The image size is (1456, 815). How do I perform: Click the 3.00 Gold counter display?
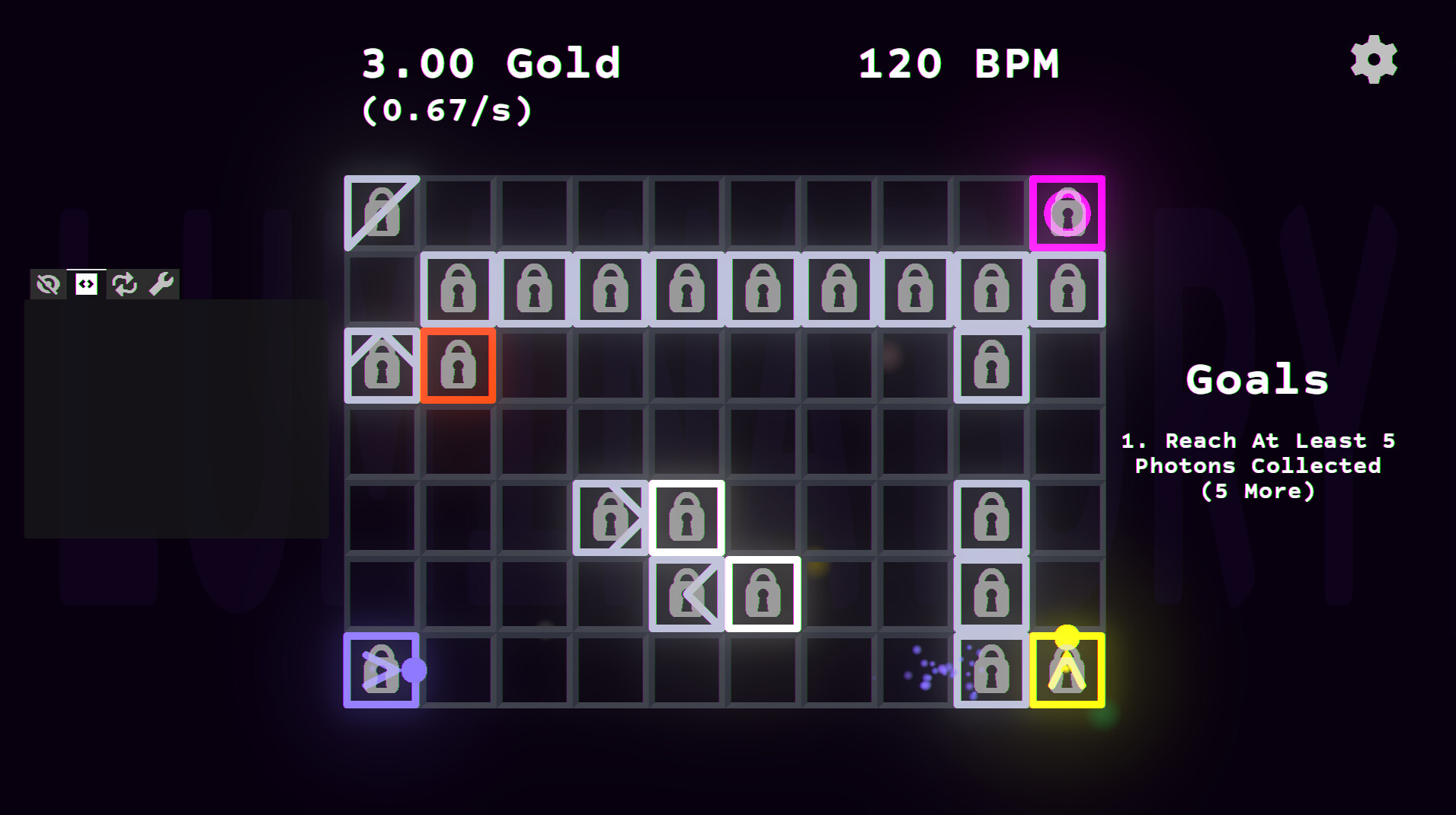click(x=490, y=63)
